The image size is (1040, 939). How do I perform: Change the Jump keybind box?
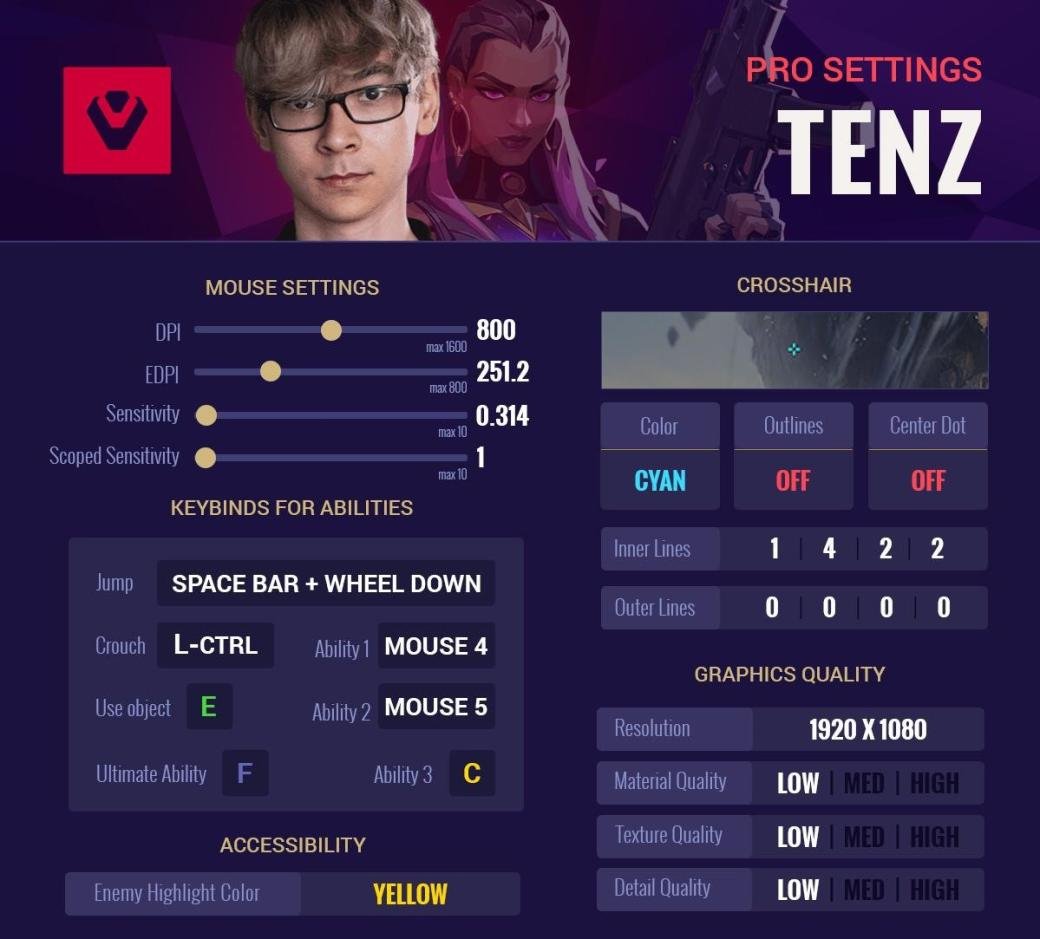click(326, 584)
